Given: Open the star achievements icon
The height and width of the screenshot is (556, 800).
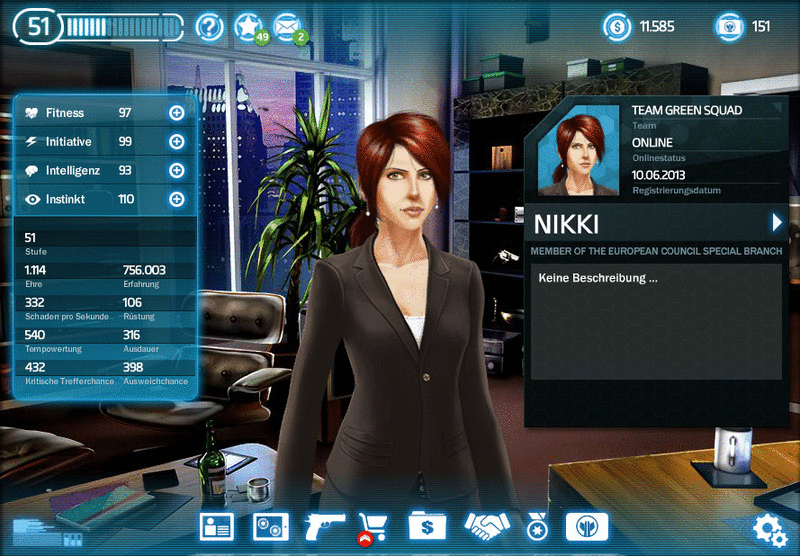Looking at the screenshot, I should 248,27.
